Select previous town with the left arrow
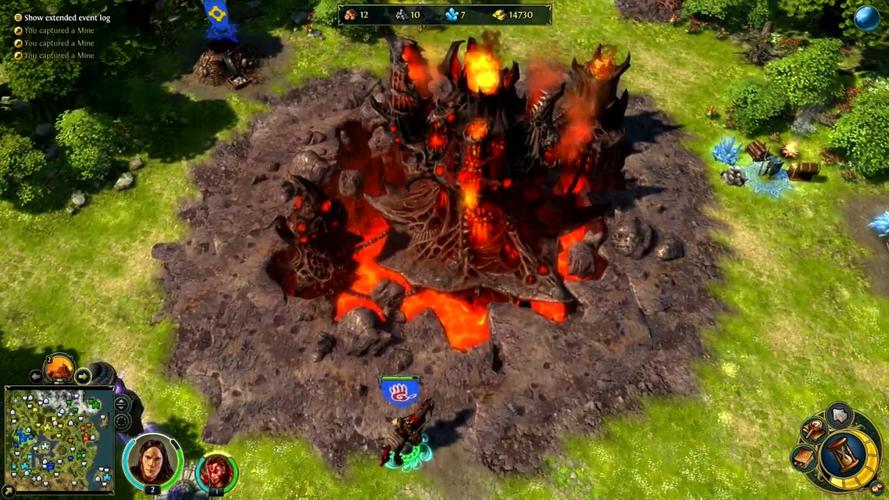Screen dimensions: 889x500 tap(36, 376)
